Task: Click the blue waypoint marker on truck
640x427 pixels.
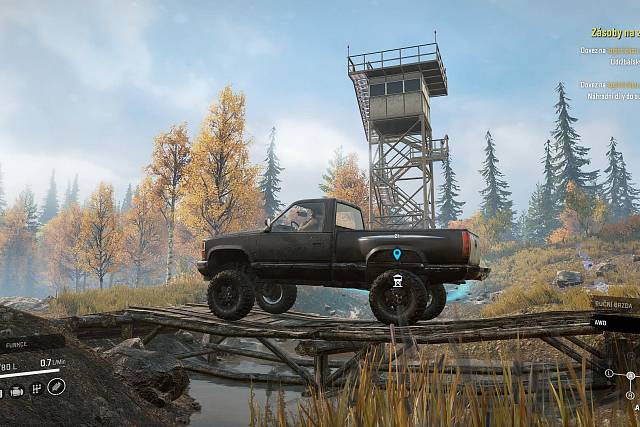Action: 397,255
